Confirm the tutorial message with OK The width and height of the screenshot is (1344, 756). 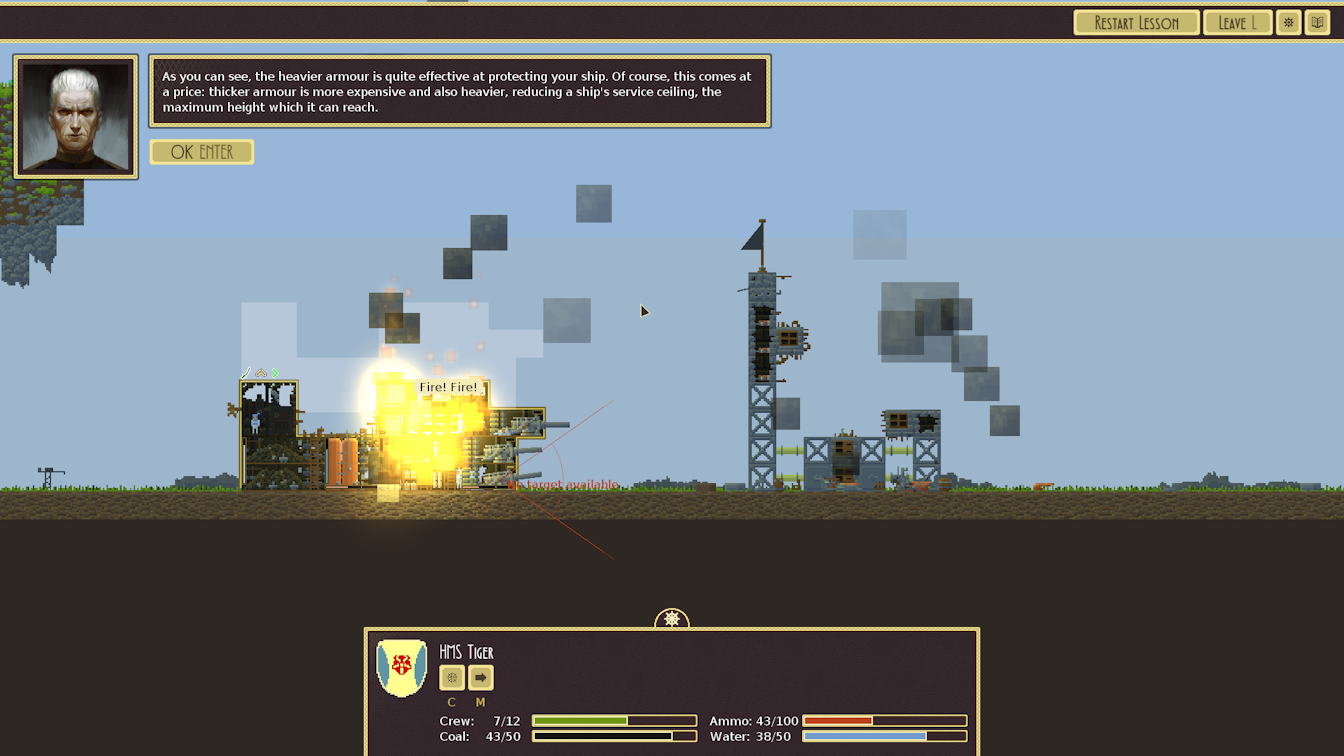(x=201, y=152)
